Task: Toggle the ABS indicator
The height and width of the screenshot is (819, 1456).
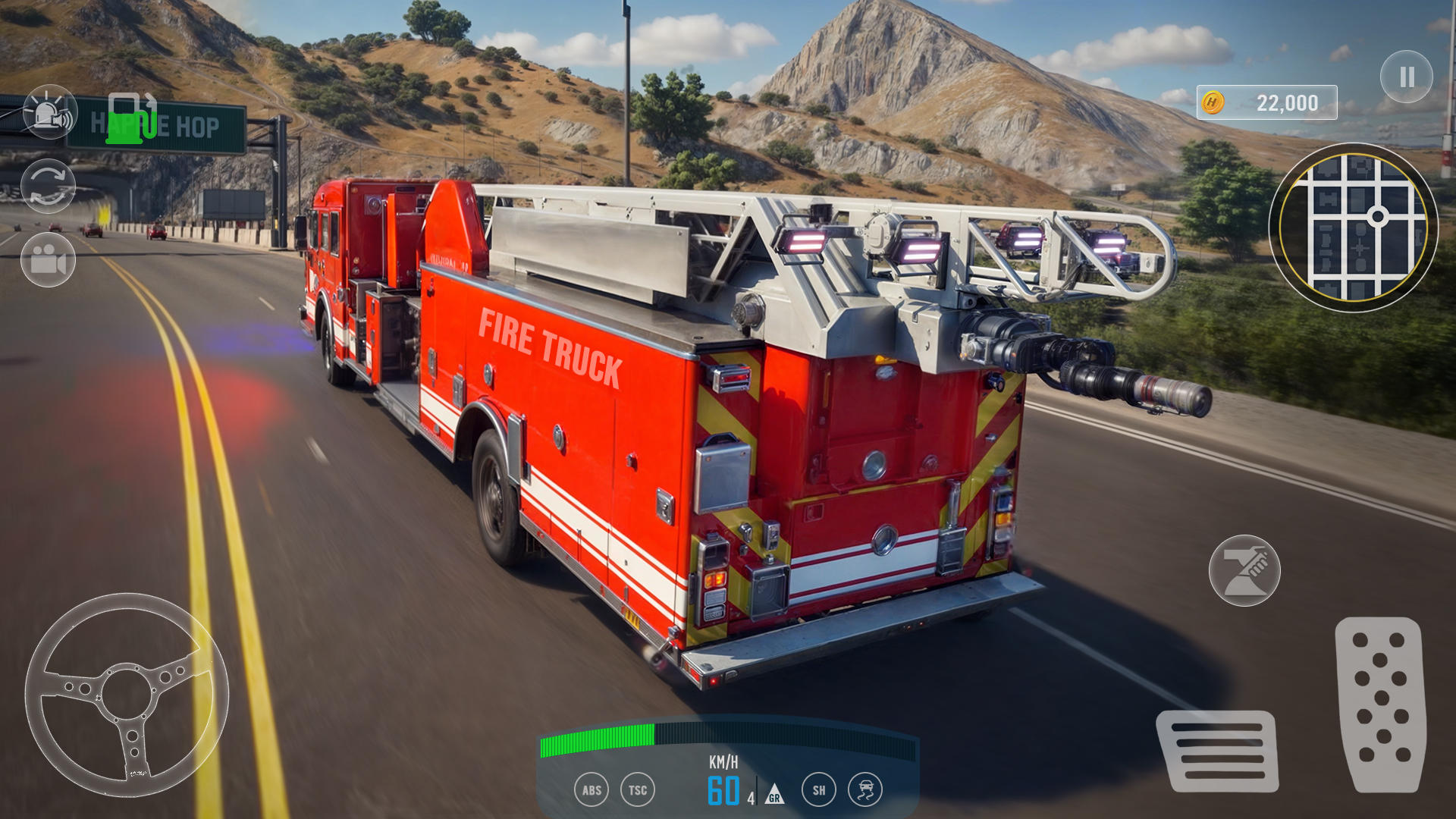Action: 591,790
